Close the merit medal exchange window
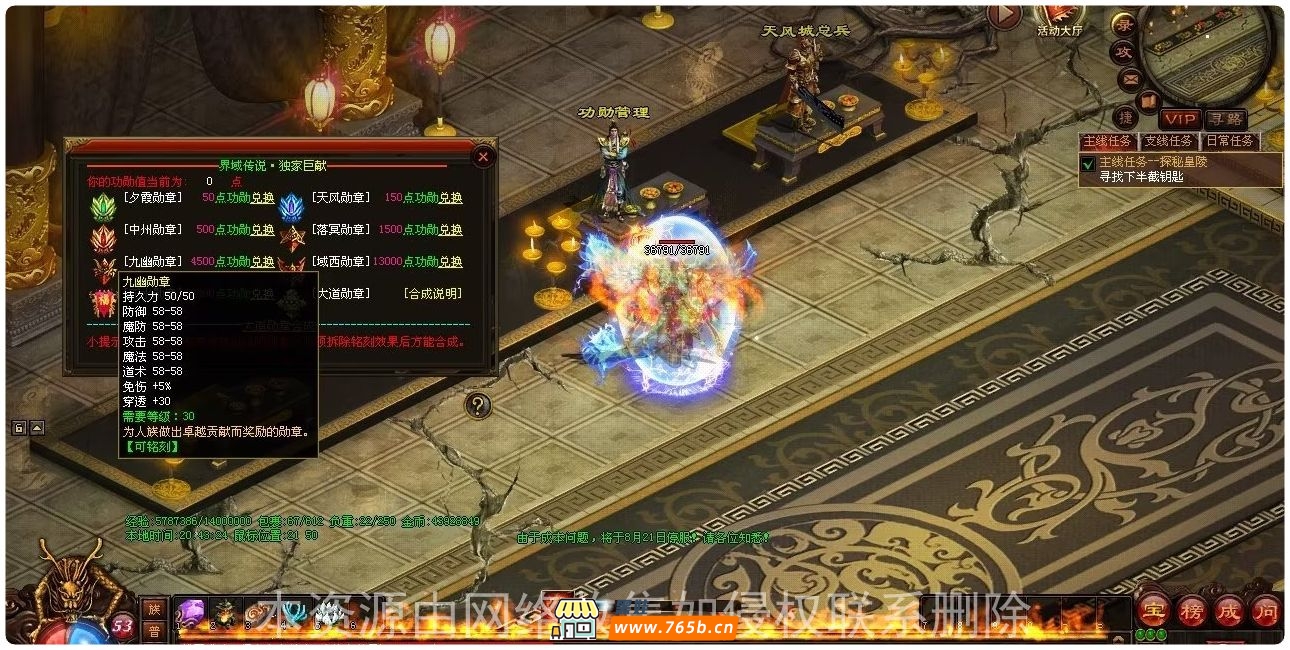Viewport: 1290px width, 650px height. [483, 157]
